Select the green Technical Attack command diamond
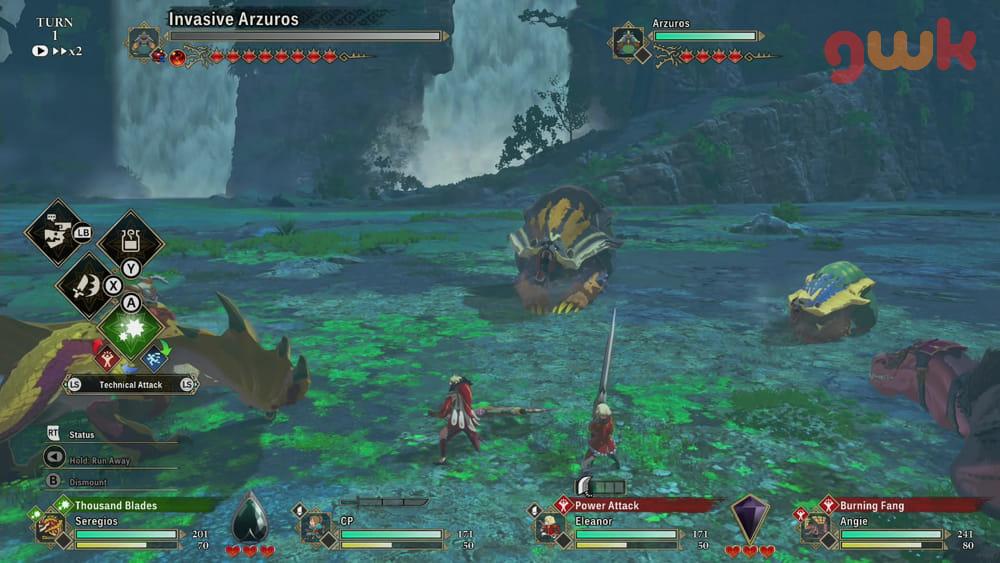Image resolution: width=1000 pixels, height=563 pixels. pos(131,330)
